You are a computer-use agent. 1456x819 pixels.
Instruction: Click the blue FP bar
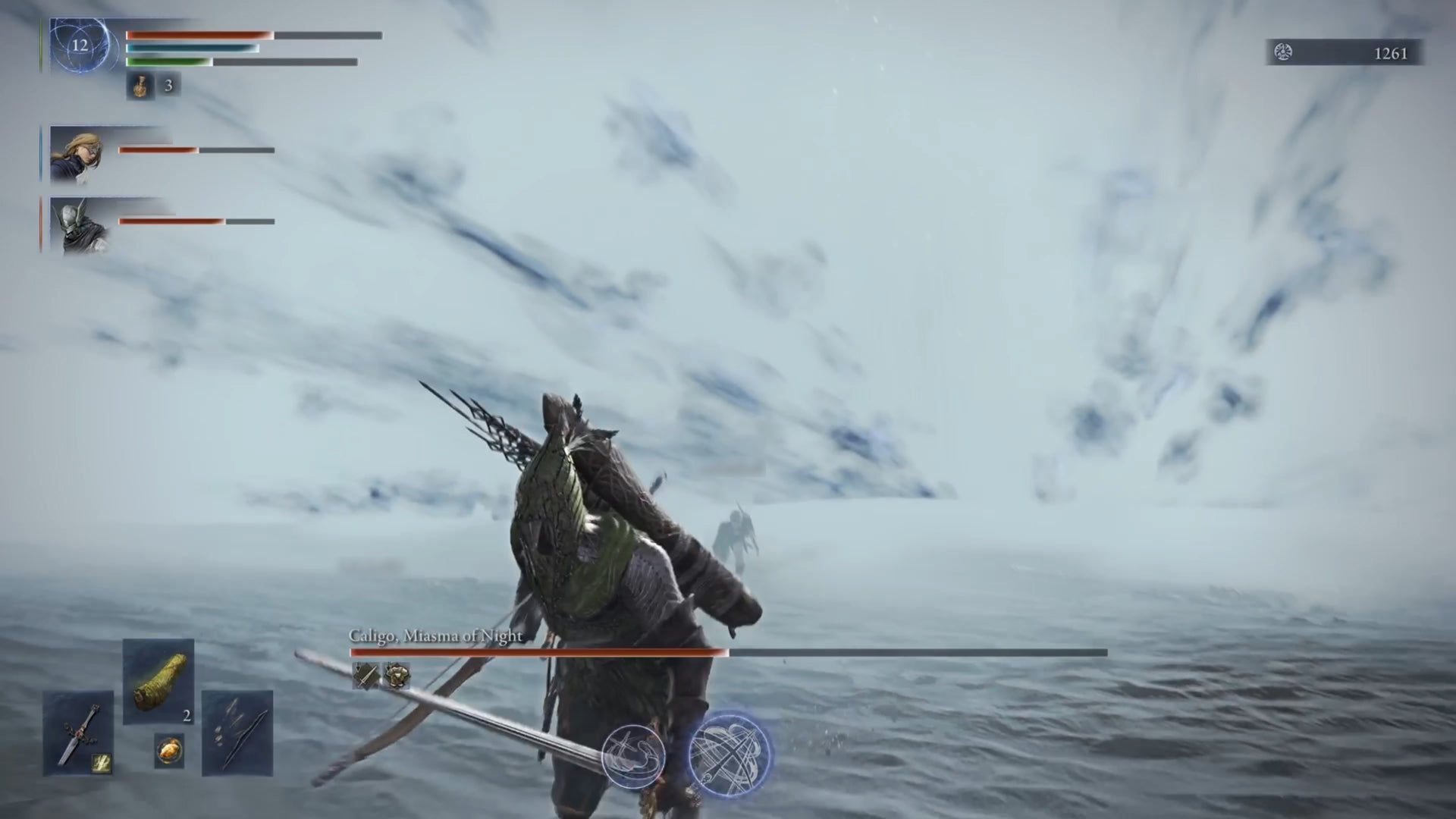(x=193, y=49)
